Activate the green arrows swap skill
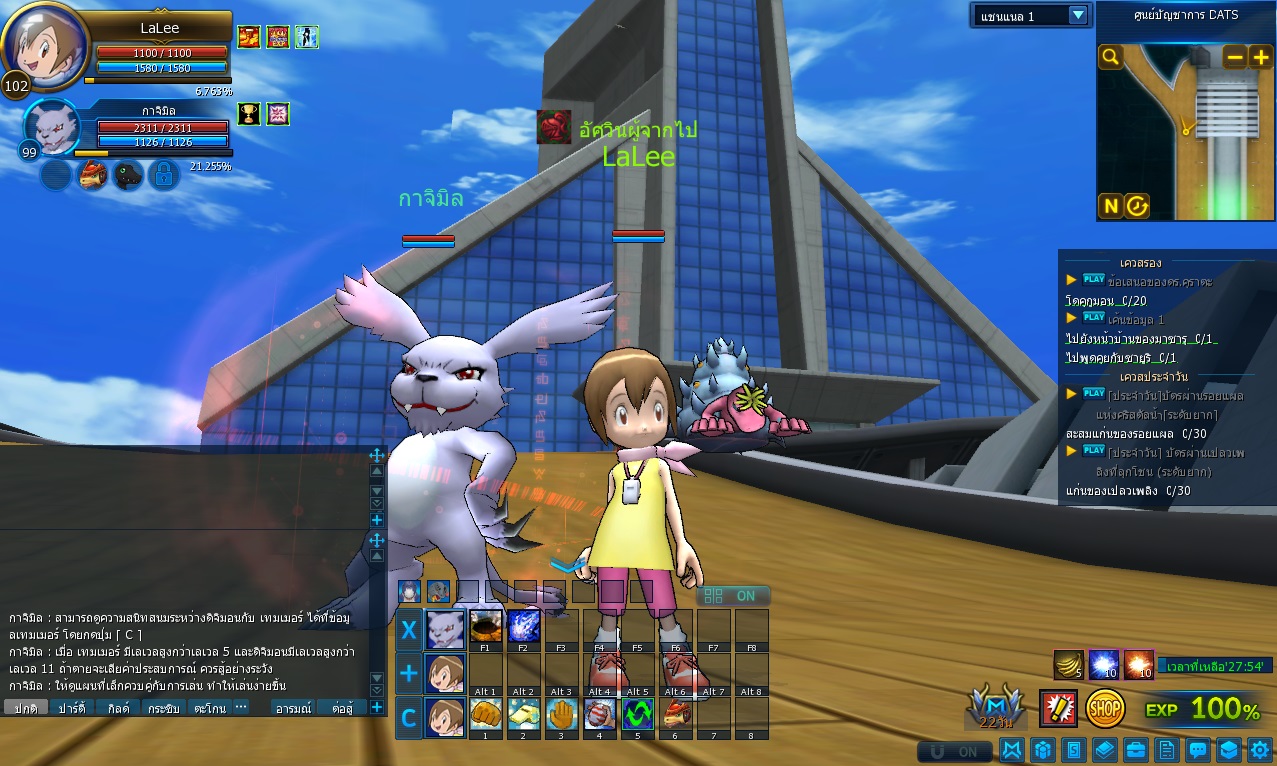The width and height of the screenshot is (1277, 766). click(x=637, y=714)
